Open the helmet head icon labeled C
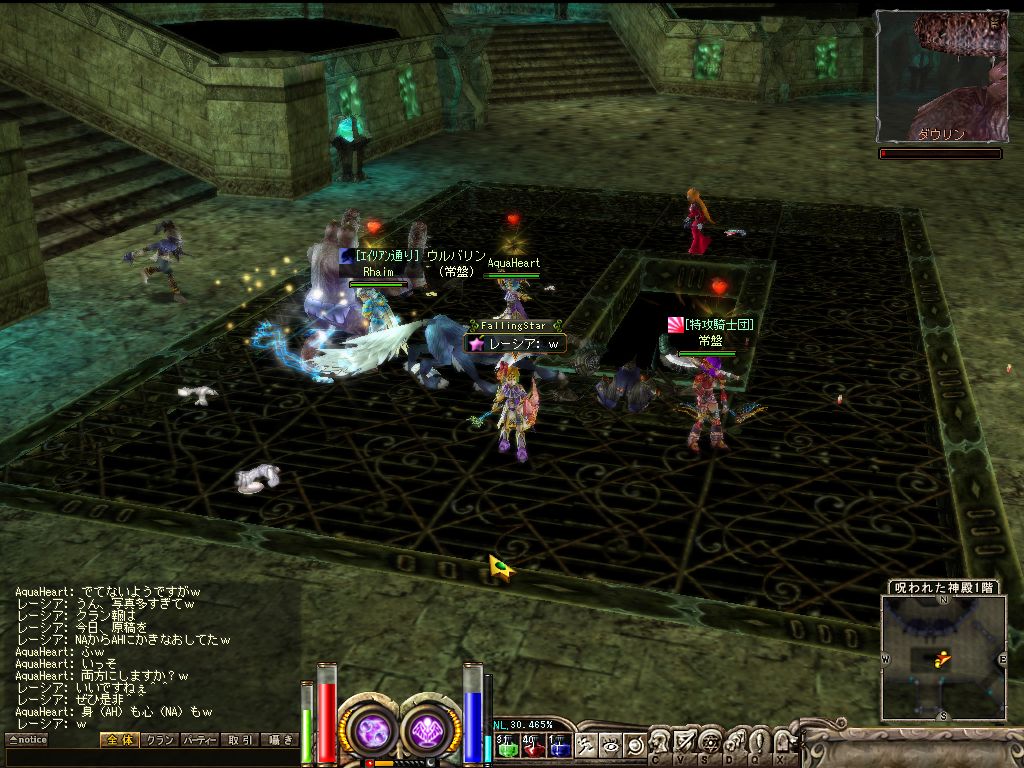The height and width of the screenshot is (768, 1024). pos(660,742)
